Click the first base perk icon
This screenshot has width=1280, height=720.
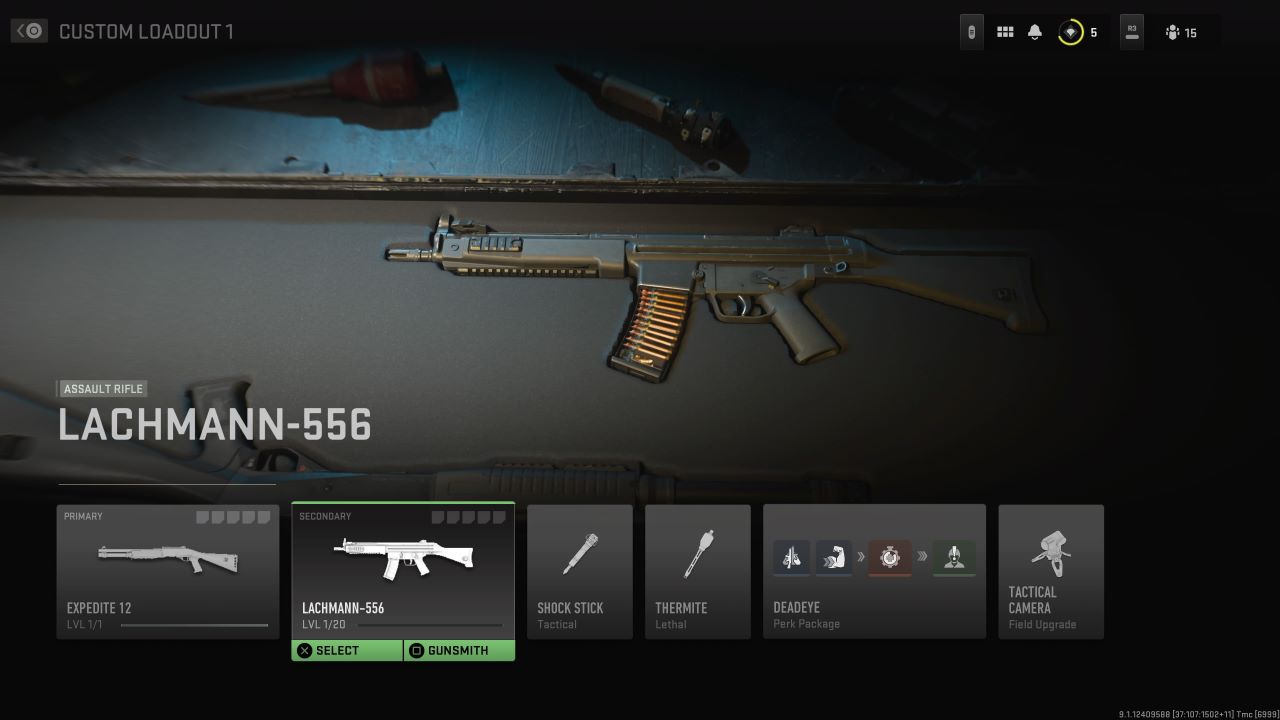pyautogui.click(x=791, y=558)
